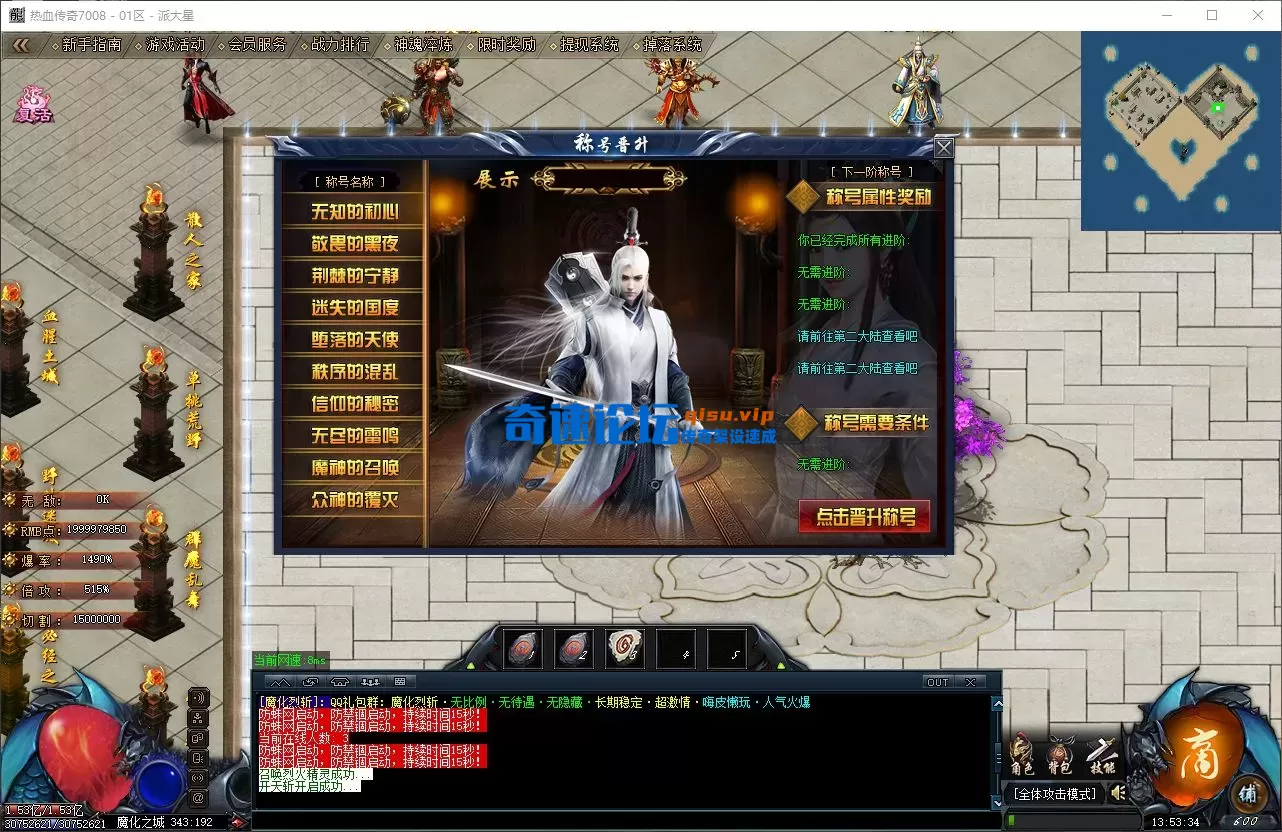Collapse the top menu bar with the double-arrow
1282x832 pixels.
[x=22, y=45]
